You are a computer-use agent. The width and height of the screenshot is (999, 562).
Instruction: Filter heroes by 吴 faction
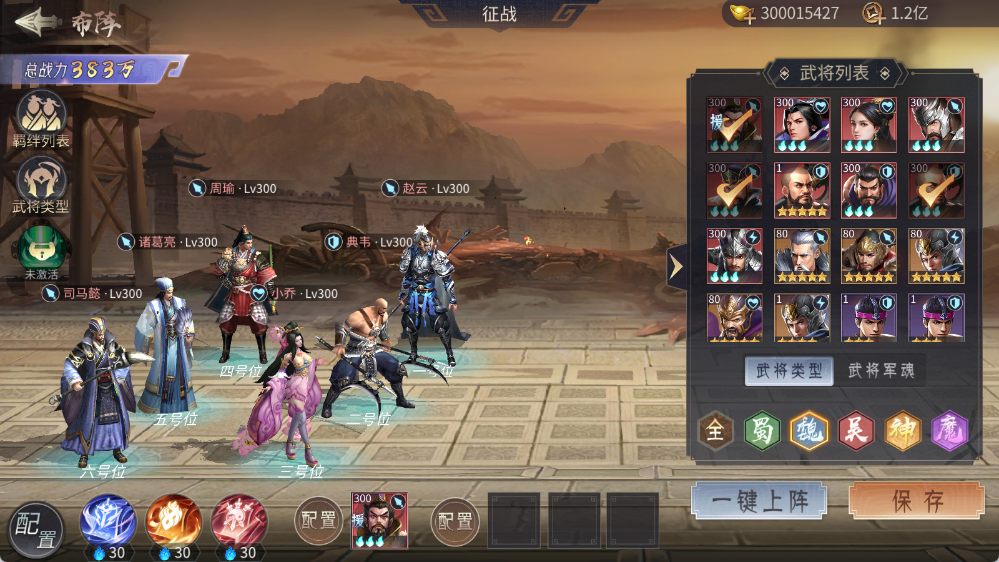coord(856,431)
